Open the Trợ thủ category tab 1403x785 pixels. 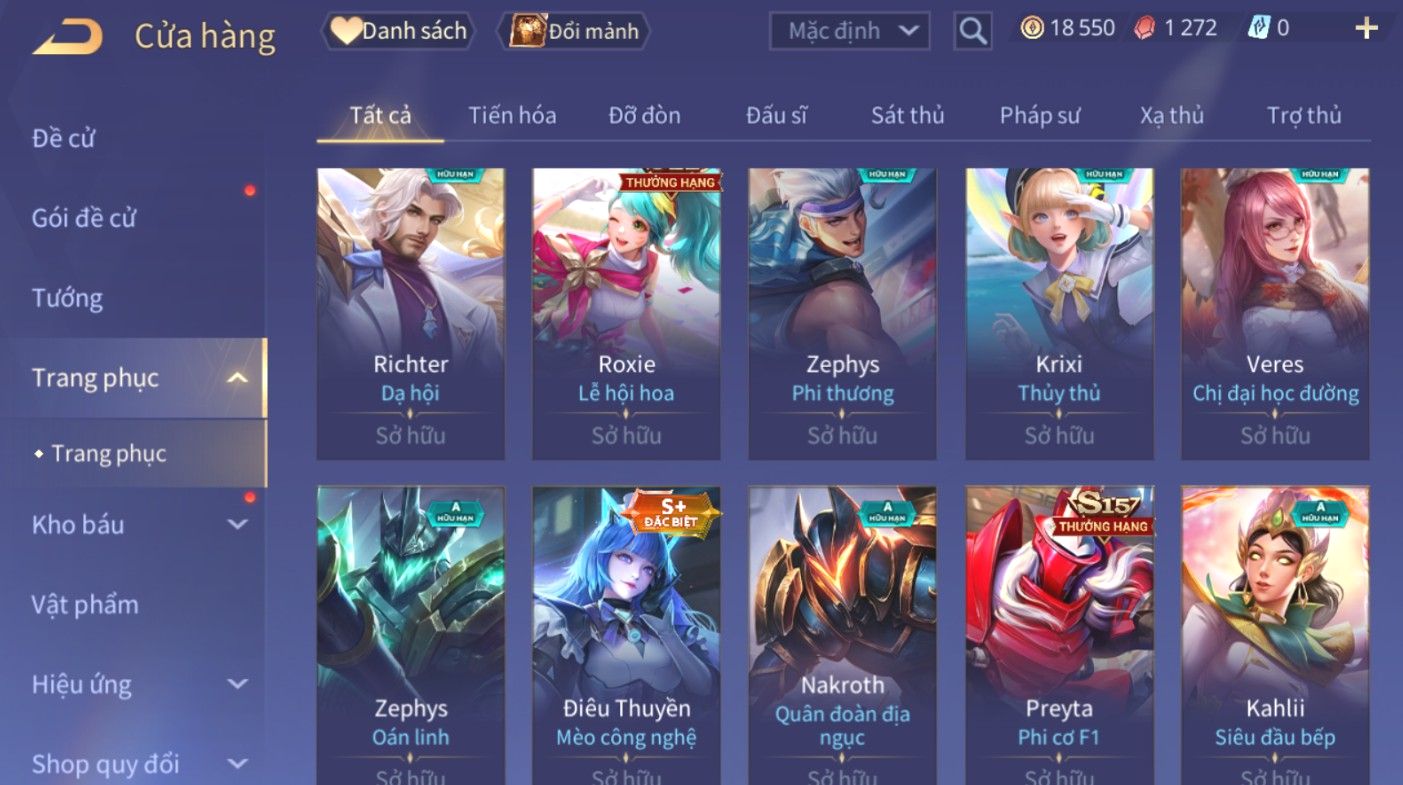point(1304,115)
